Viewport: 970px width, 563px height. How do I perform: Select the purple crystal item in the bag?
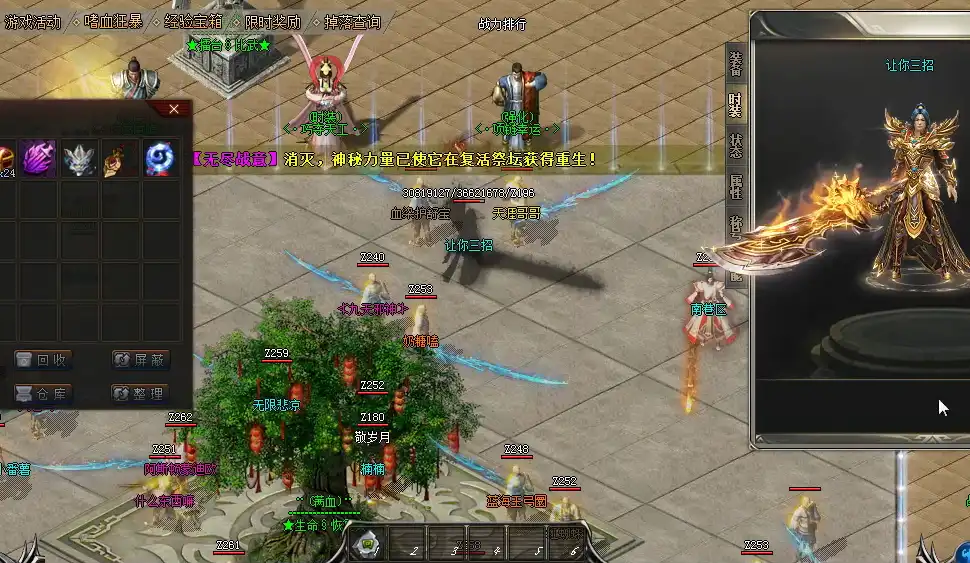pos(38,159)
